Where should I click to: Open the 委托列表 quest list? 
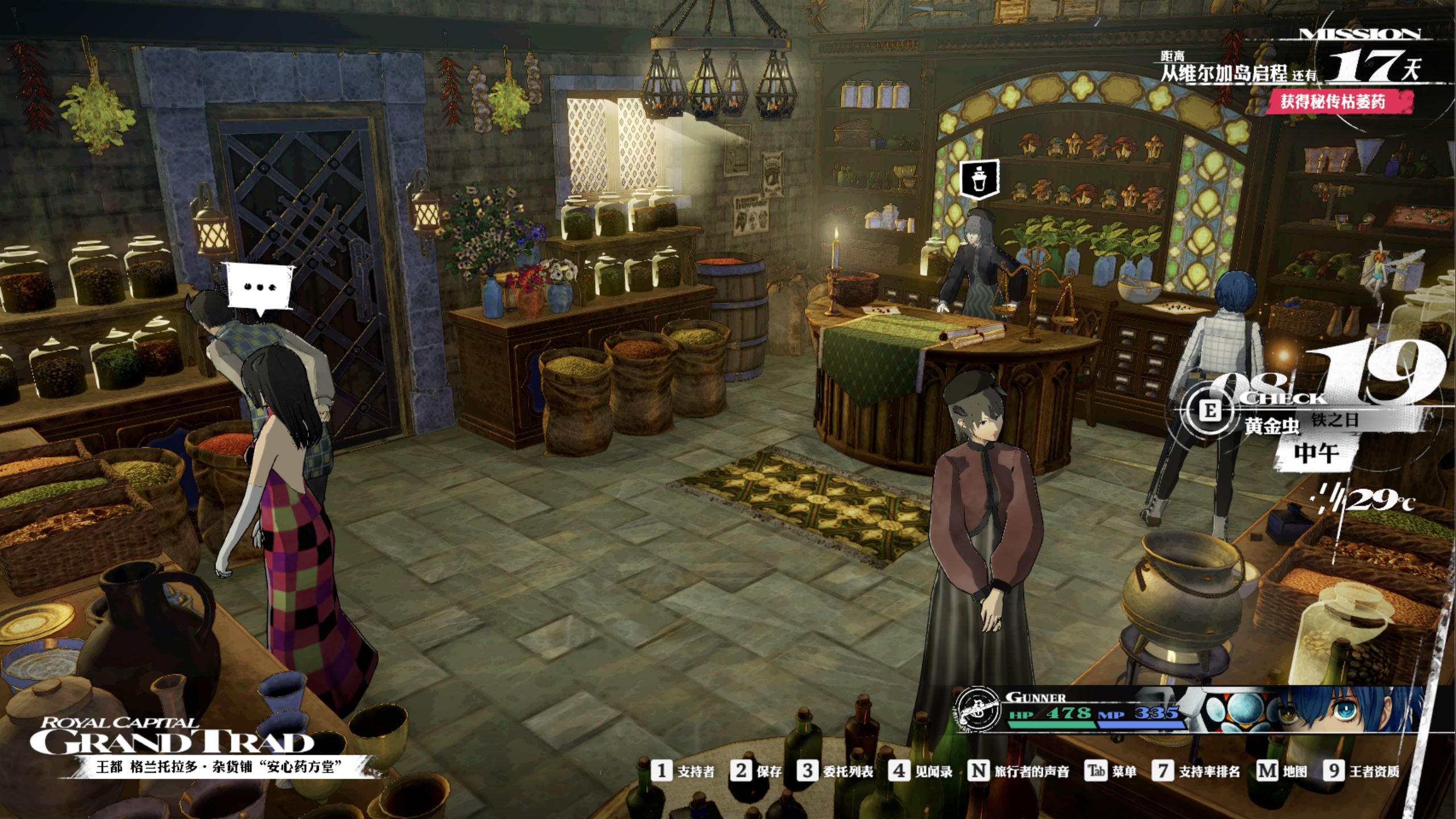(x=835, y=771)
